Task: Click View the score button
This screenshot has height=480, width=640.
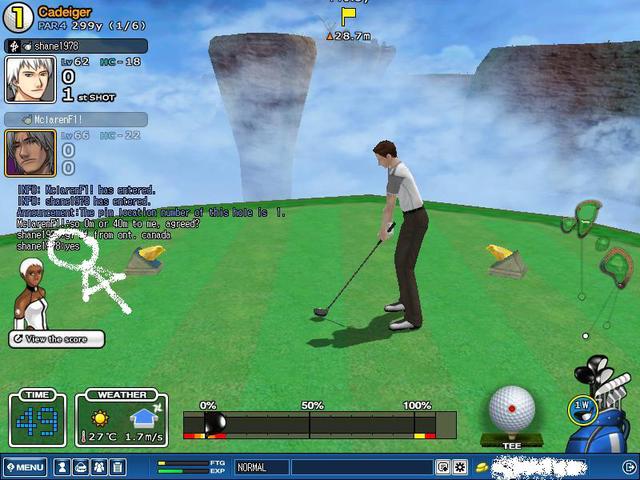Action: click(x=57, y=340)
